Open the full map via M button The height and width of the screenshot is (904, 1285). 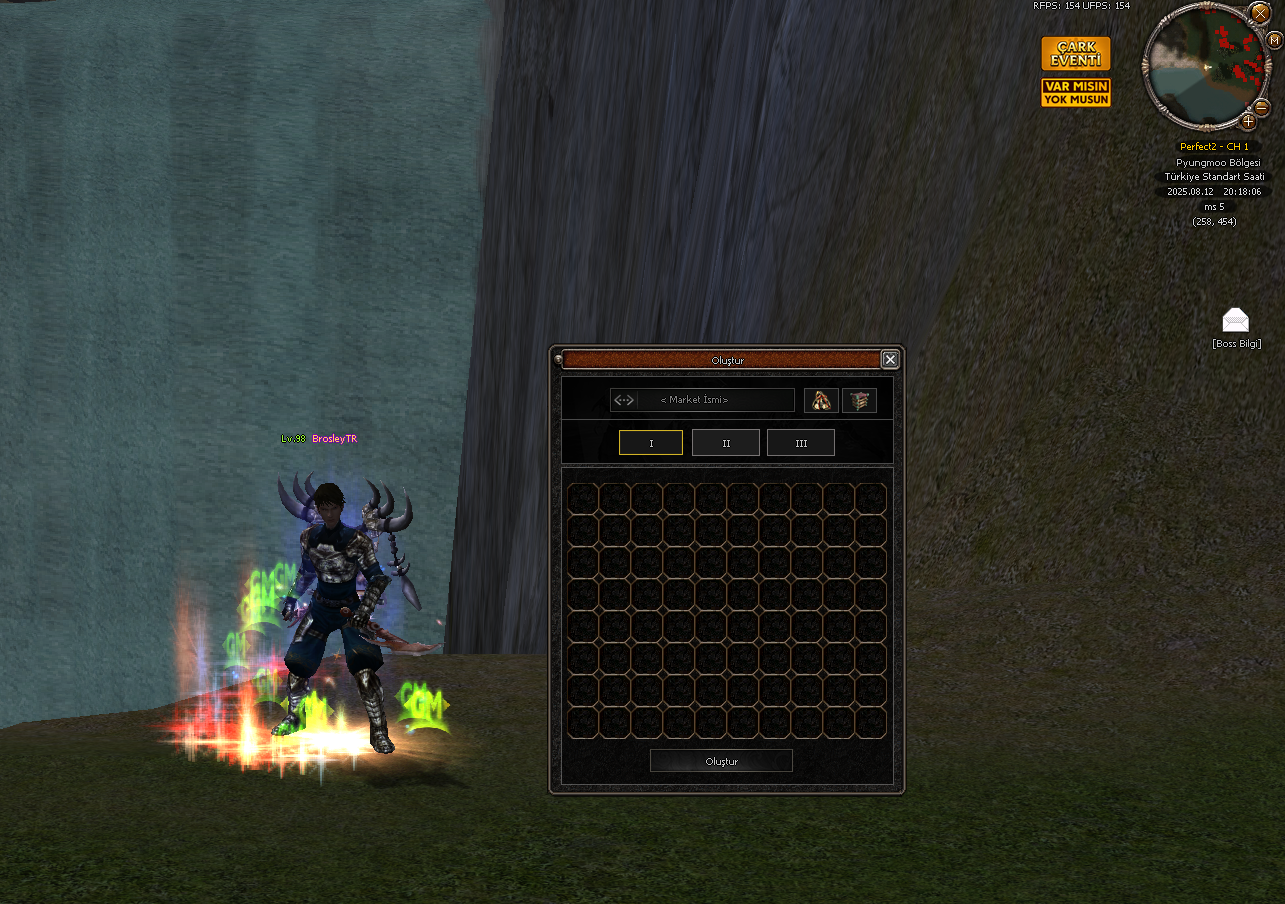pyautogui.click(x=1275, y=41)
